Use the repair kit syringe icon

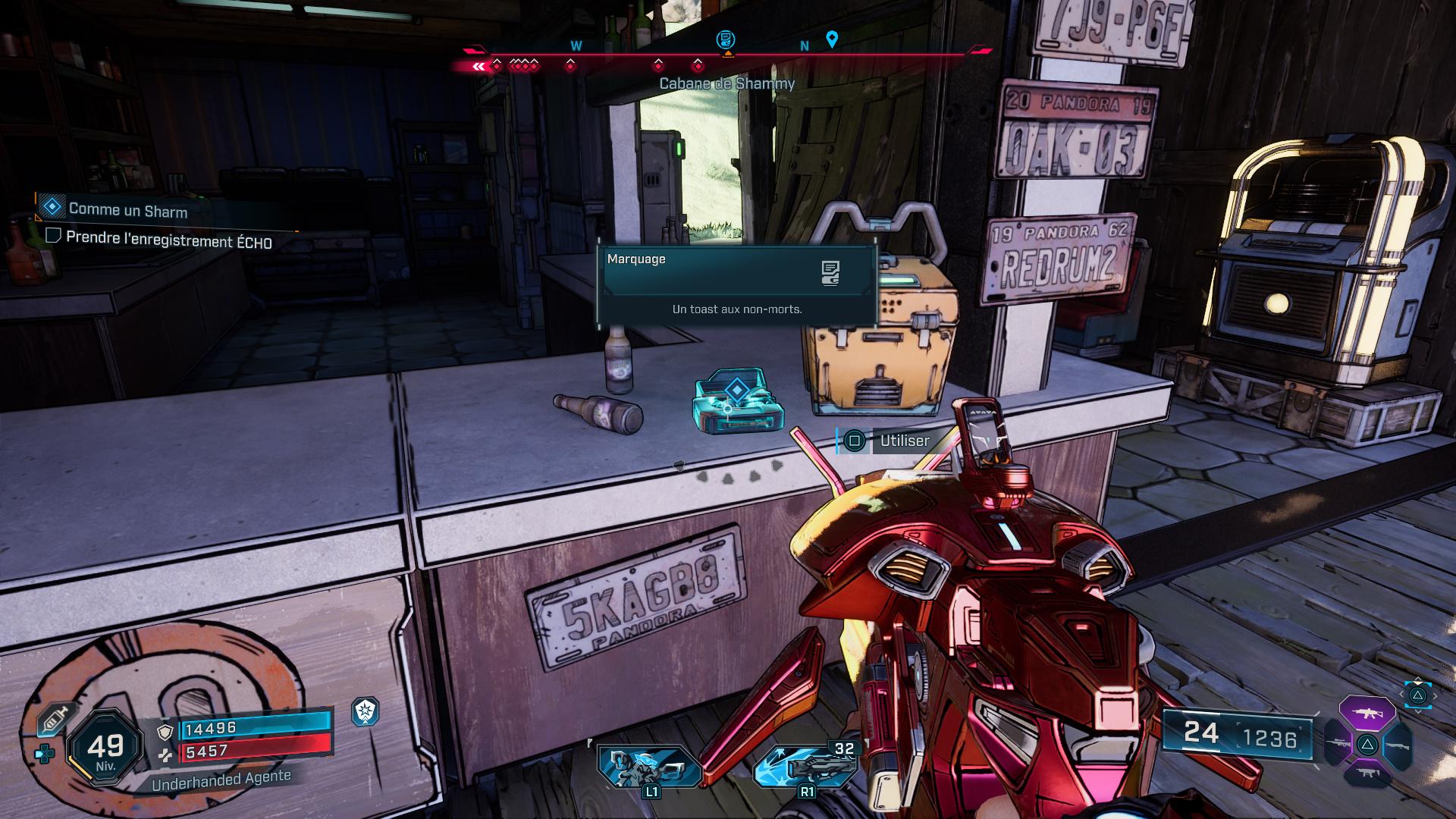[x=55, y=719]
